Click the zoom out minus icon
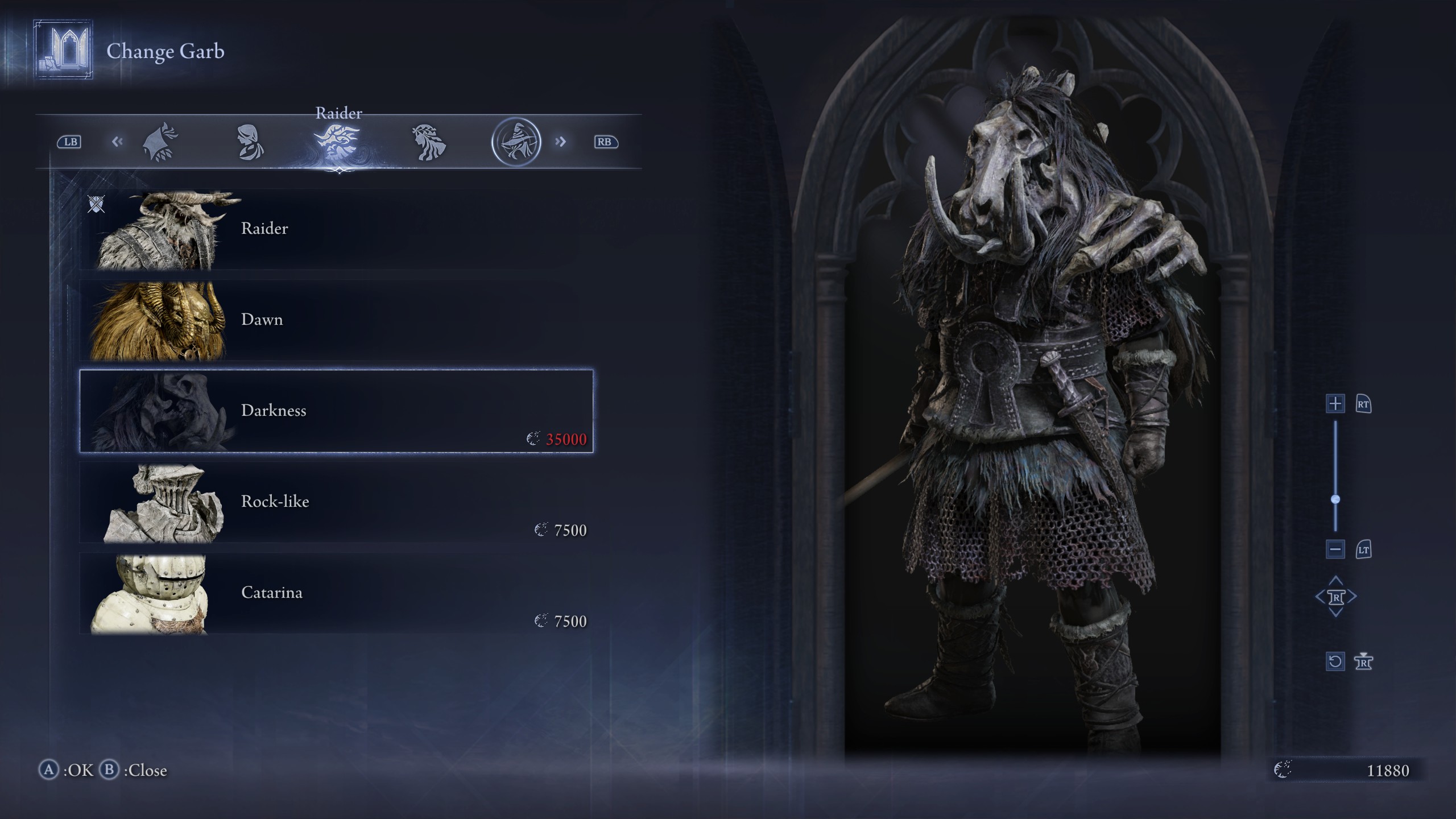This screenshot has width=1456, height=819. (1335, 549)
